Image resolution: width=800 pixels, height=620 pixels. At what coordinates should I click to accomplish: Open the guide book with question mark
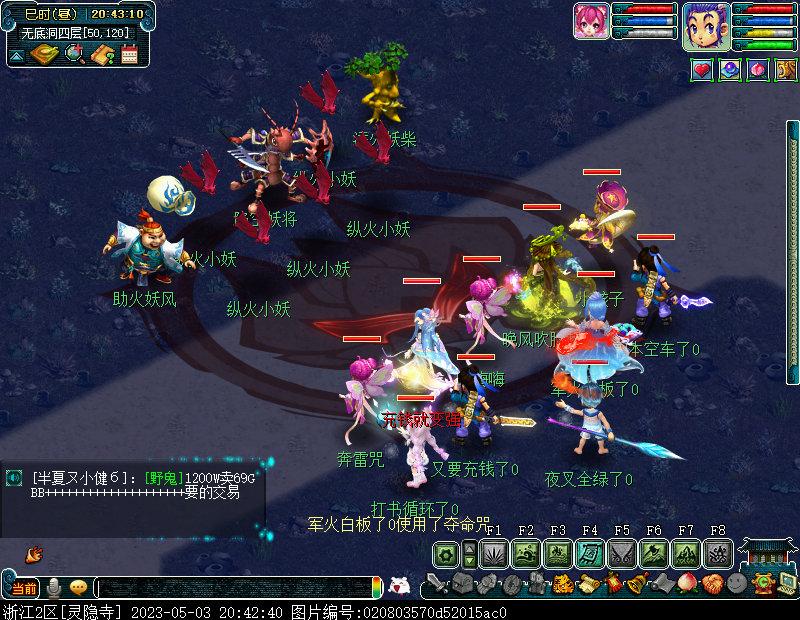[x=102, y=54]
